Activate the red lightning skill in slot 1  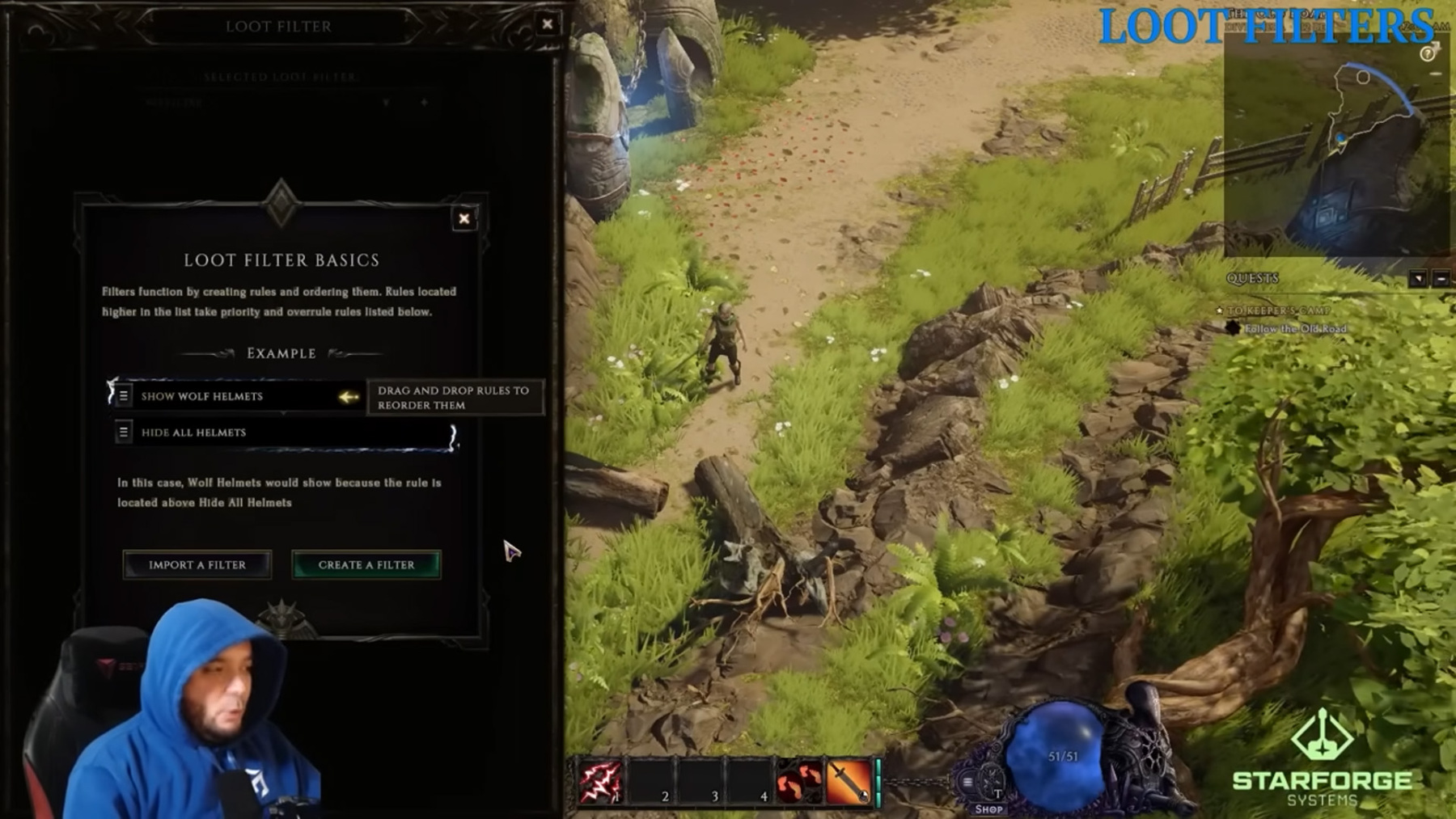pyautogui.click(x=599, y=781)
